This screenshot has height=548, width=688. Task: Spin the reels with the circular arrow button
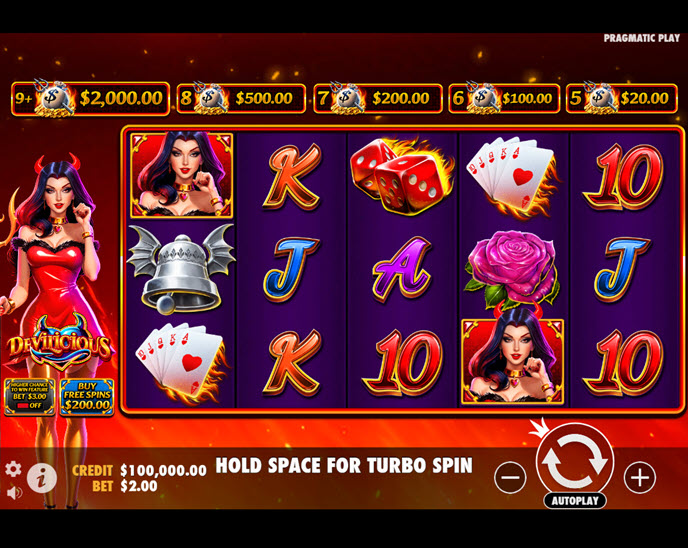pos(575,461)
